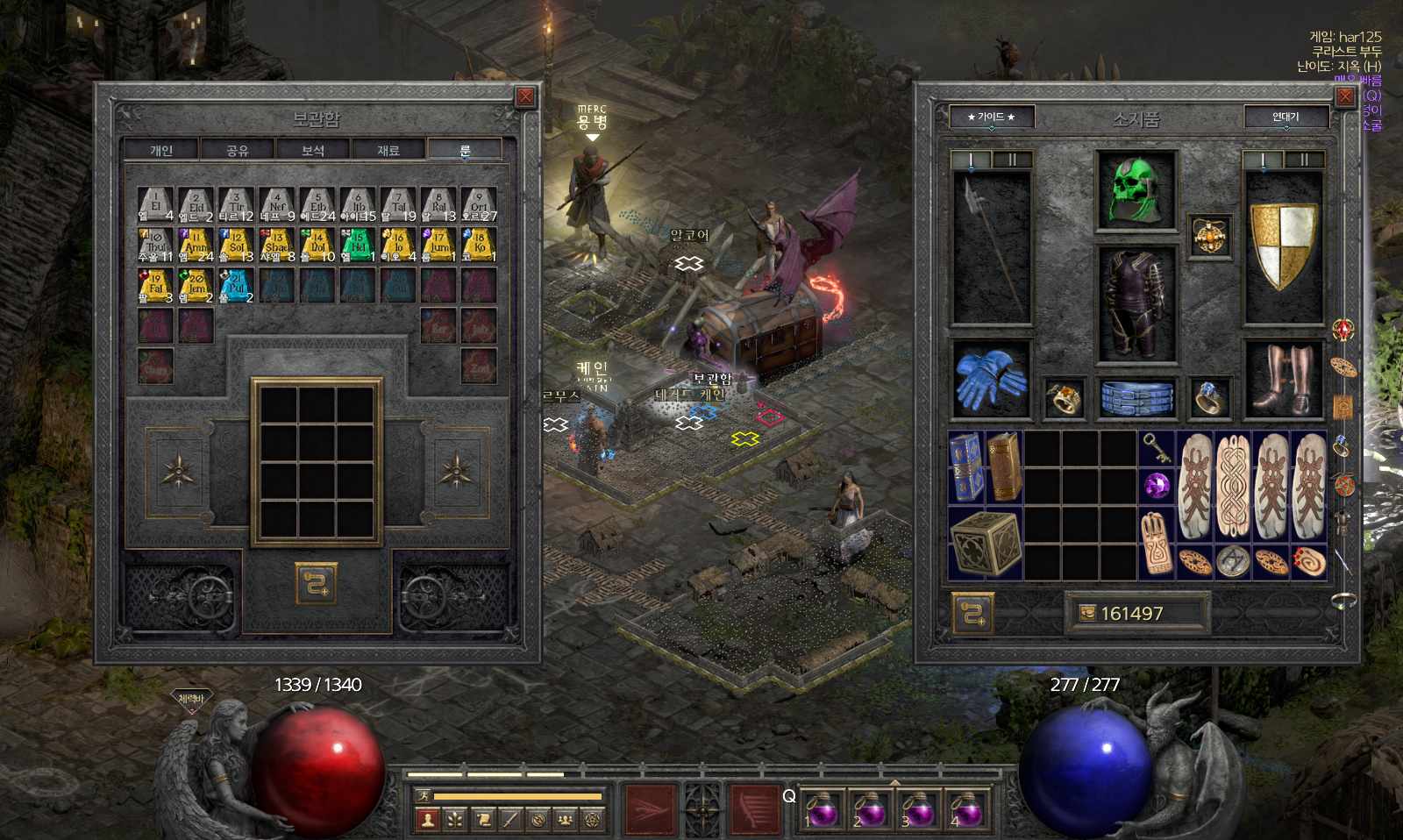Click the stash gold withdraw button

tap(316, 583)
